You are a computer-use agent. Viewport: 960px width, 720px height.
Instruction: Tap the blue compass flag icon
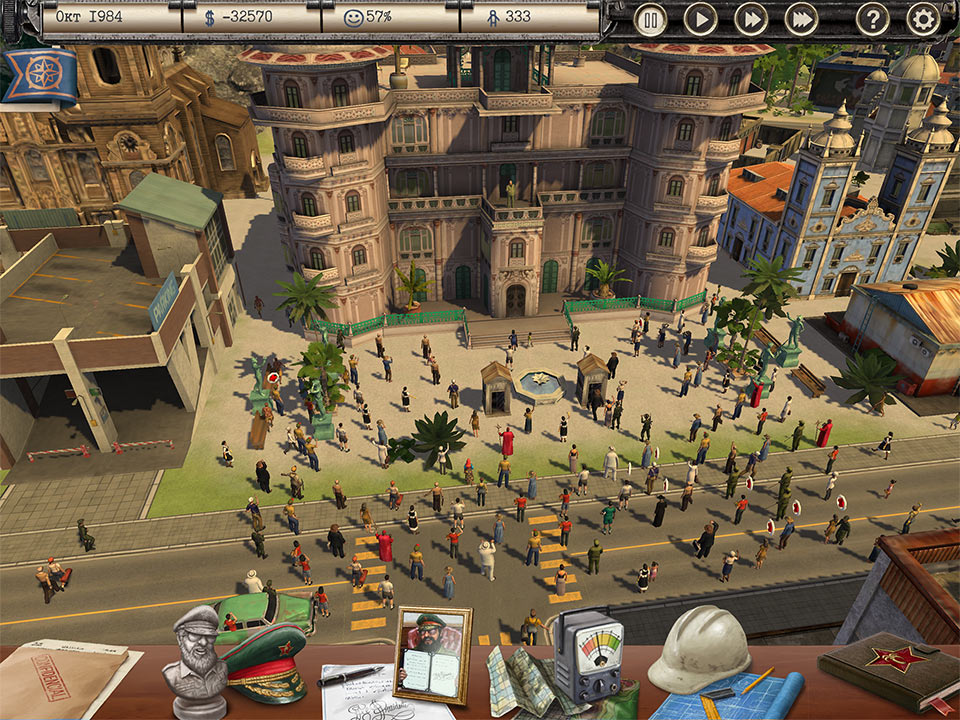pos(40,76)
